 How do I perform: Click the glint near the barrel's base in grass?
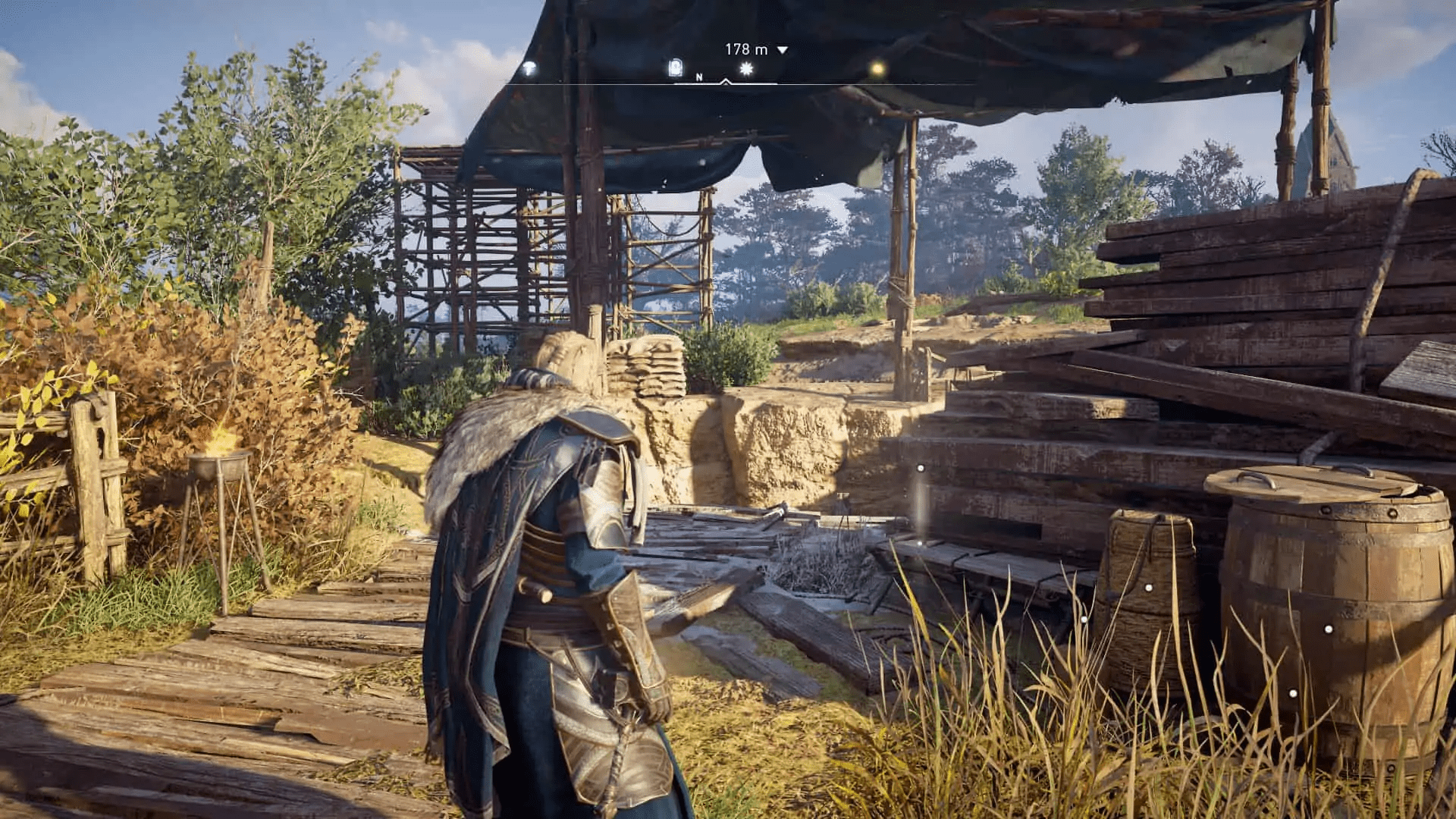[1292, 692]
